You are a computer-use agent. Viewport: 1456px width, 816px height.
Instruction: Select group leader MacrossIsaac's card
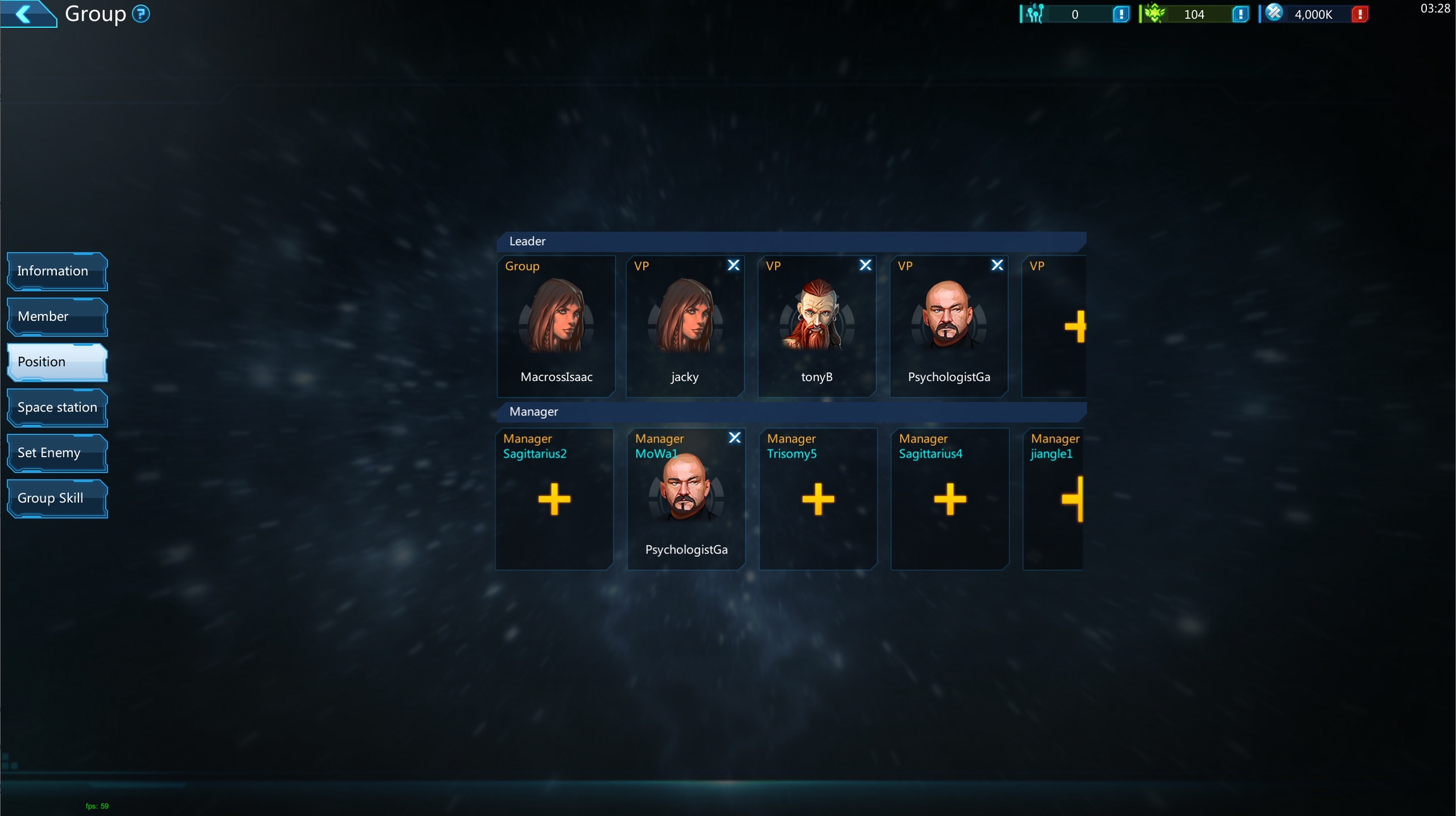coord(556,325)
